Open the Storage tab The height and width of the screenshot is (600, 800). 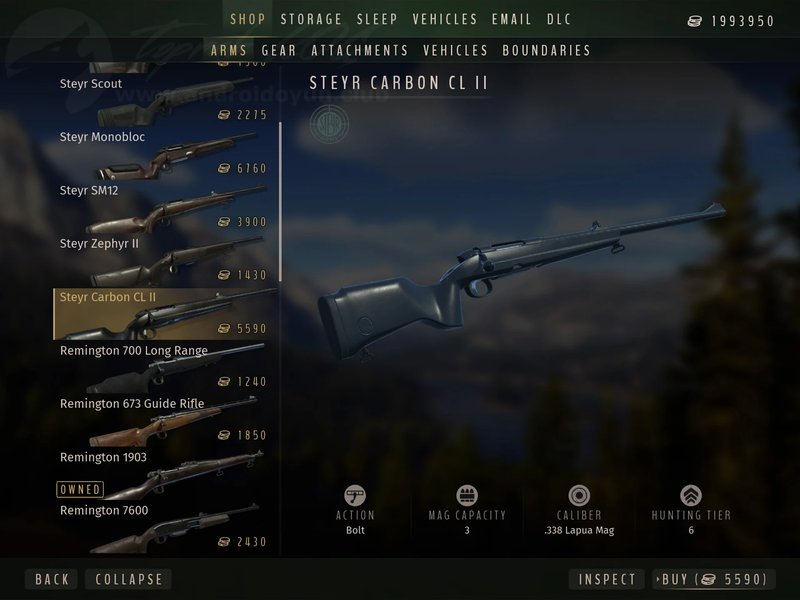pos(311,20)
